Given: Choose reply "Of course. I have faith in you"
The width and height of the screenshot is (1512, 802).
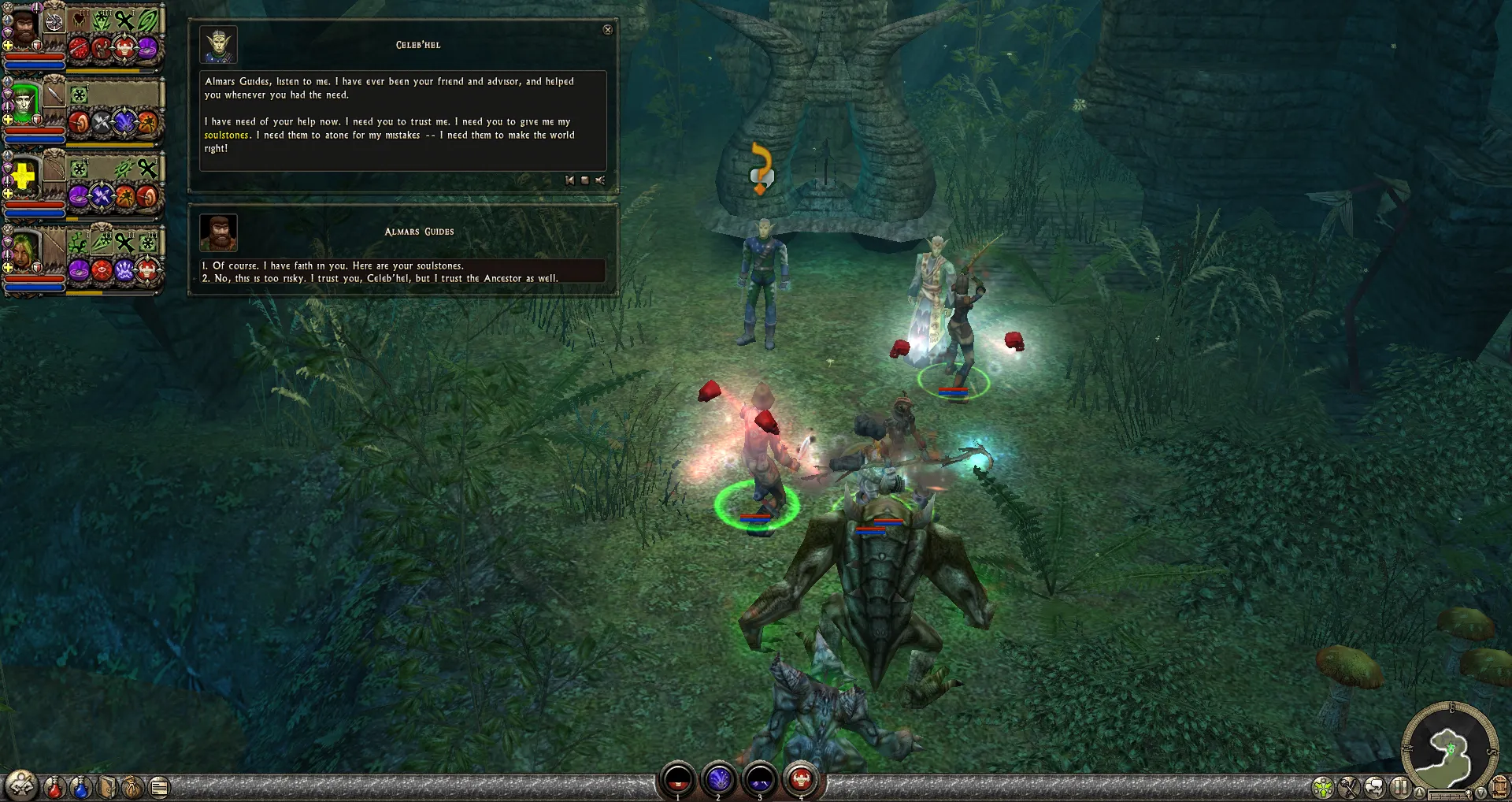Looking at the screenshot, I should point(339,266).
